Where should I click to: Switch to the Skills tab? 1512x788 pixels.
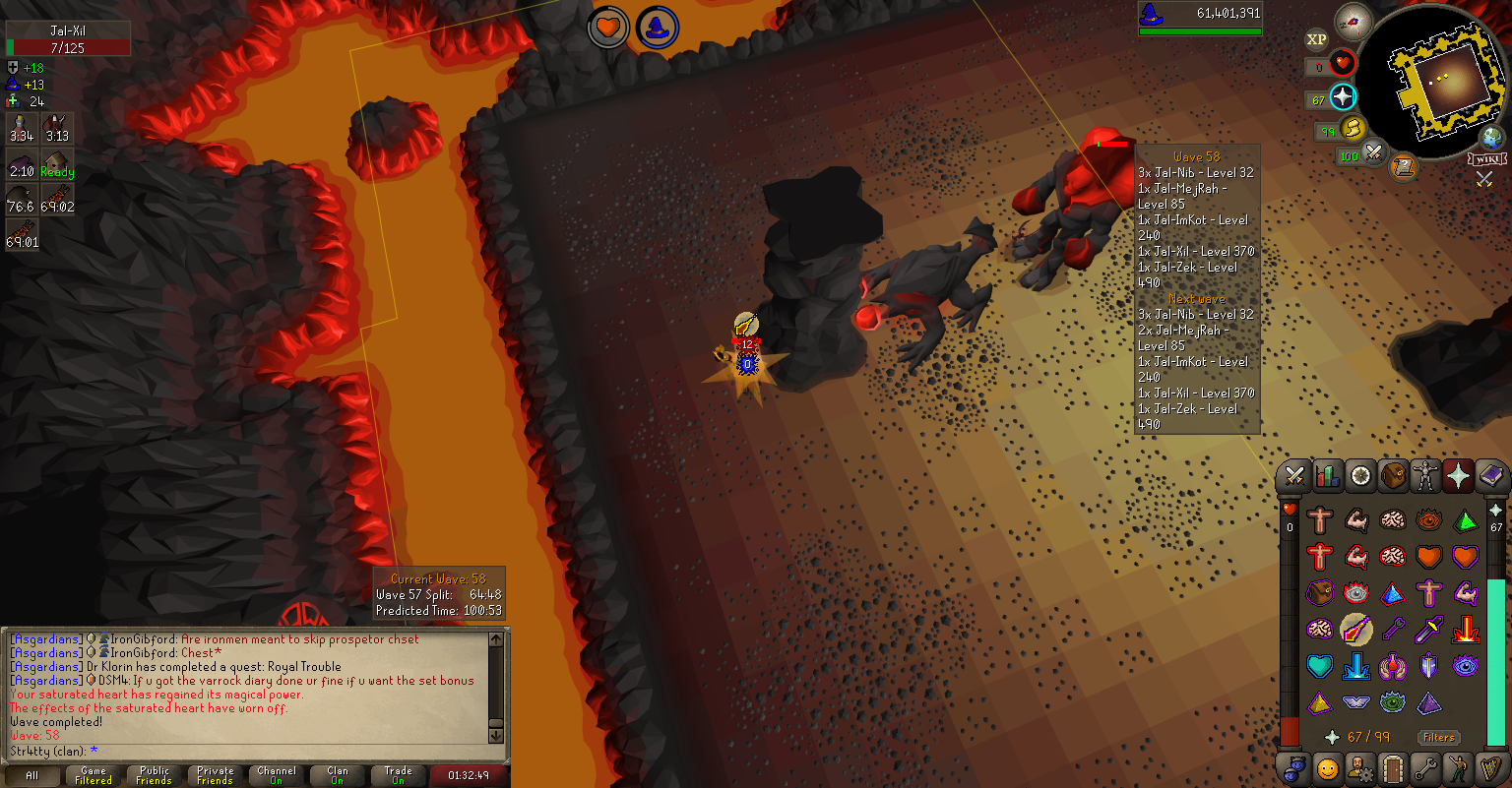(x=1327, y=477)
